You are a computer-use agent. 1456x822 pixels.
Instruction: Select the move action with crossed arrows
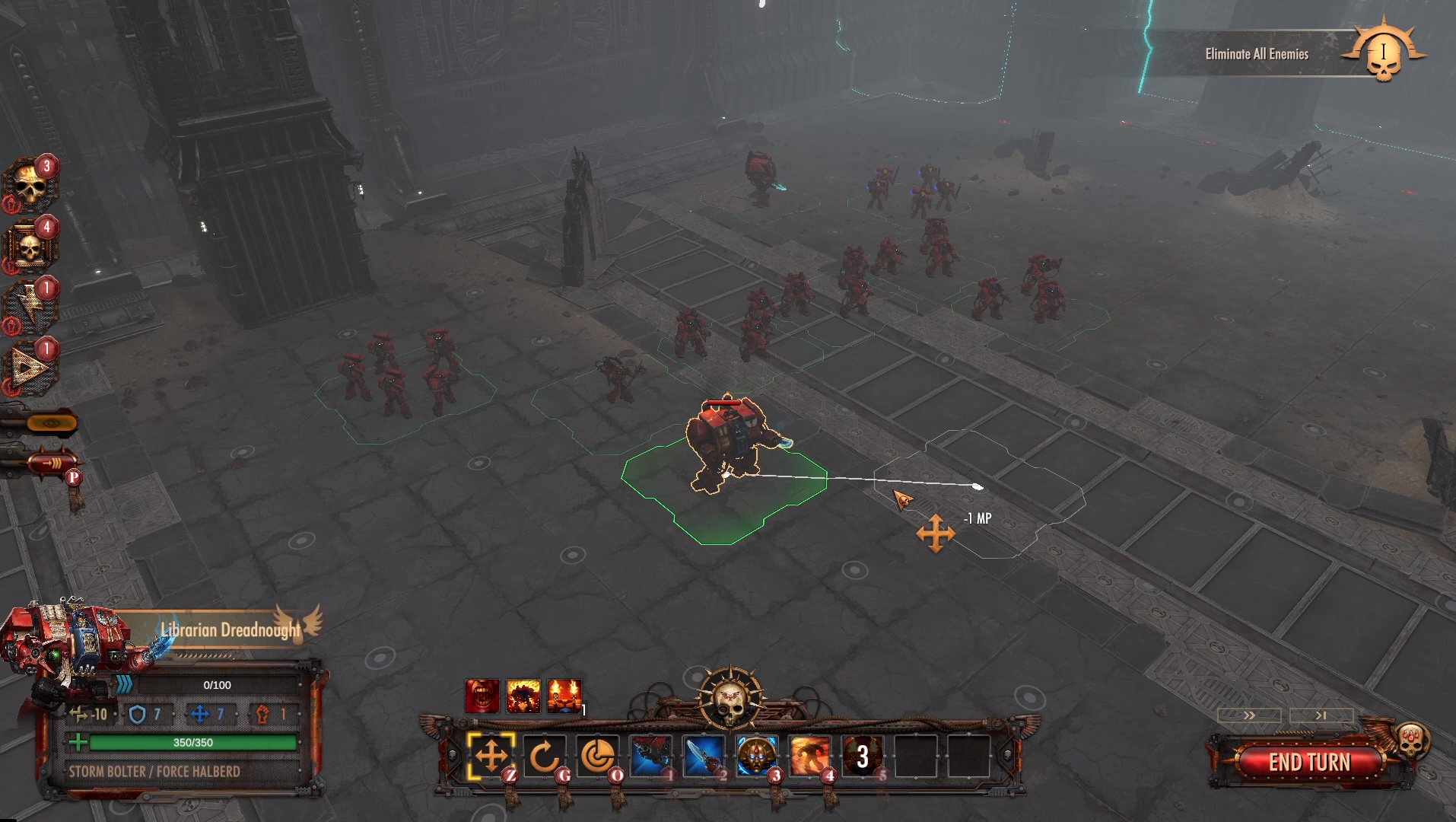(x=491, y=757)
